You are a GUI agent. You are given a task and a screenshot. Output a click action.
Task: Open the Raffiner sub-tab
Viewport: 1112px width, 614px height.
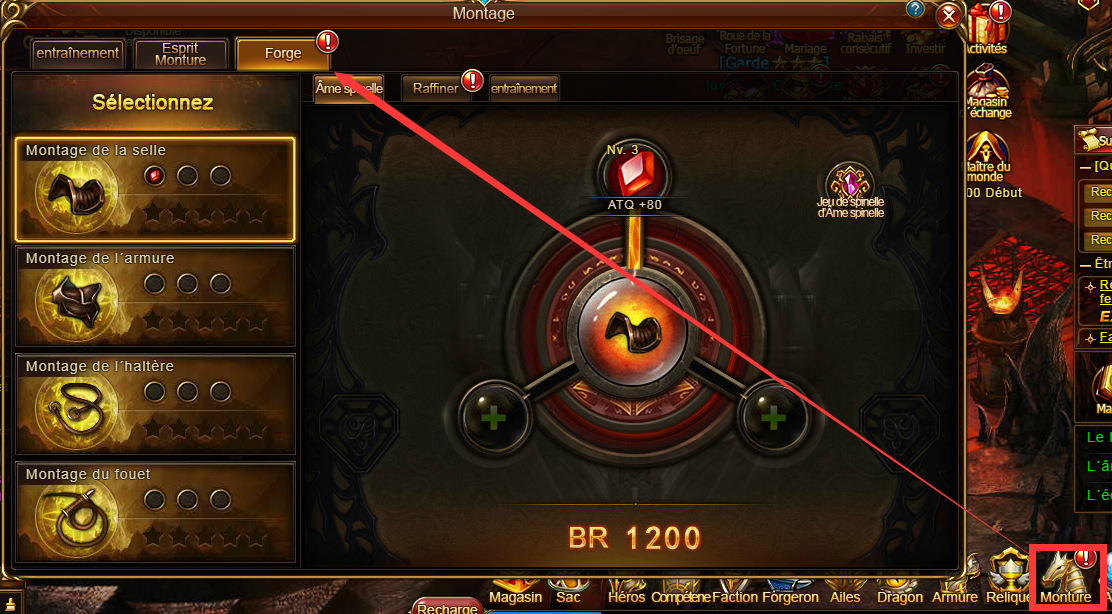[x=436, y=88]
